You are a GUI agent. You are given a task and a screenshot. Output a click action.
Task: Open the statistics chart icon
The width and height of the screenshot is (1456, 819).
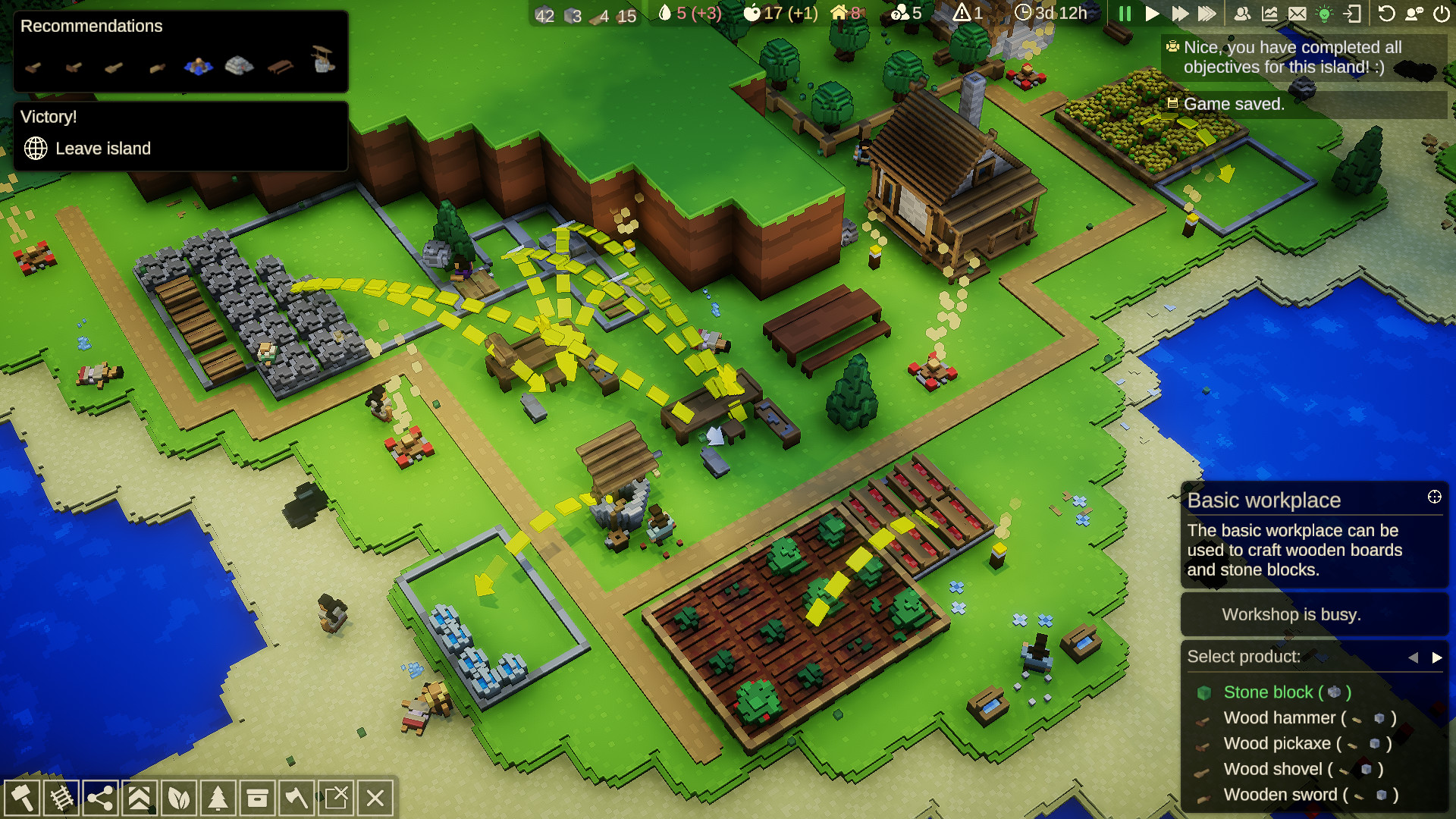(x=1269, y=14)
